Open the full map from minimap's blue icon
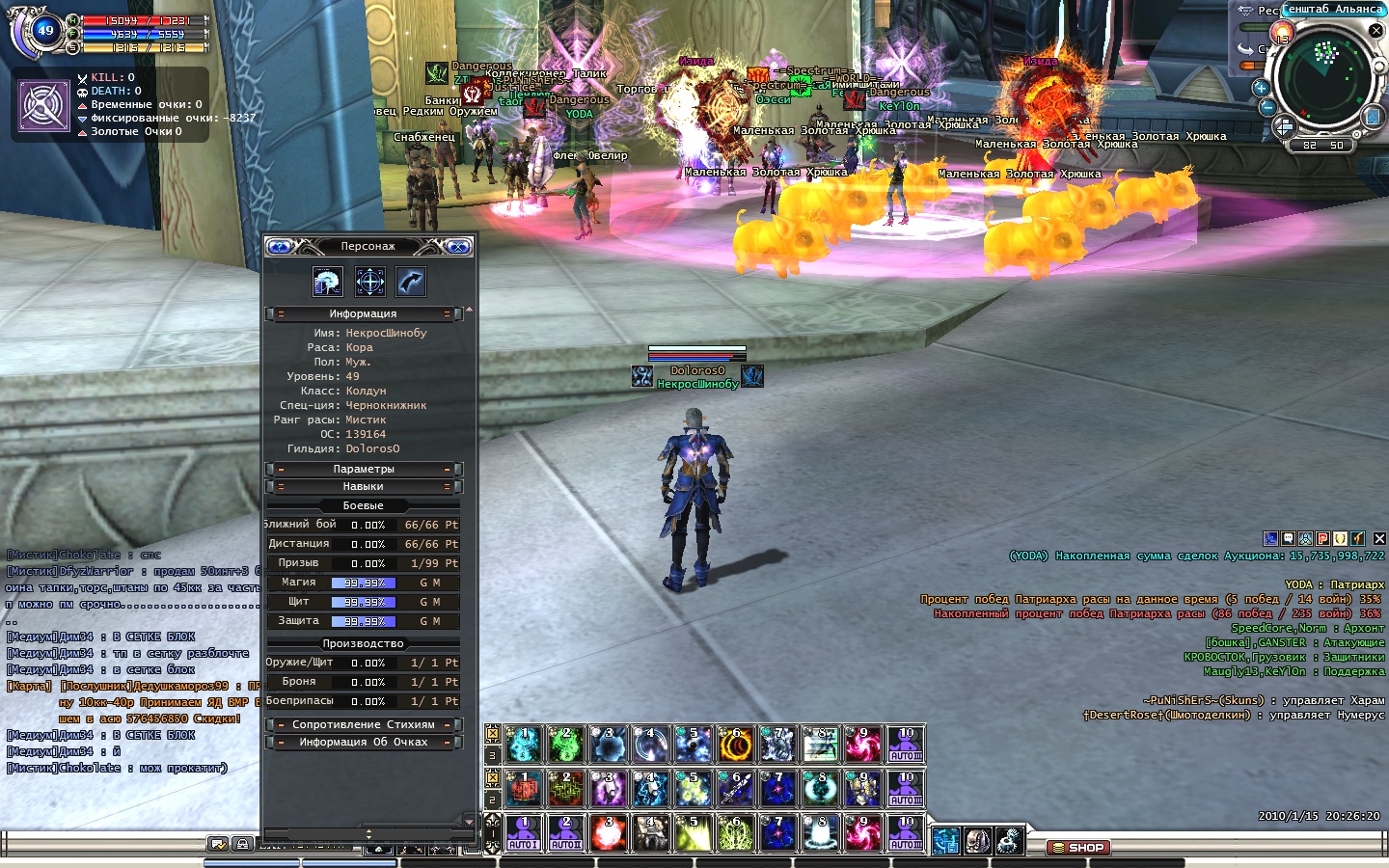 1373,118
